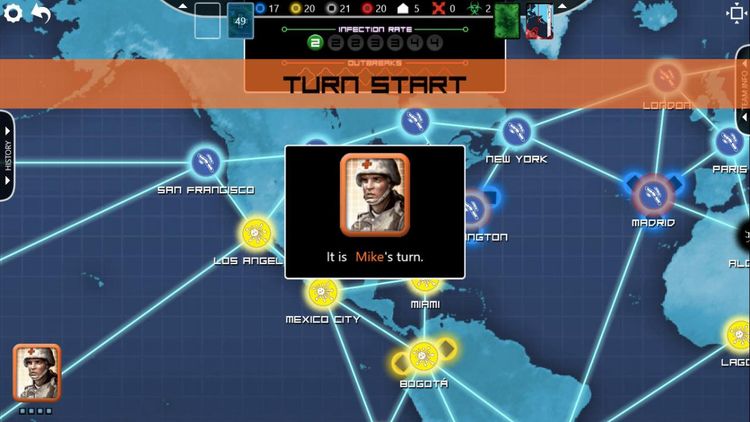Inspect the green infection deck card
This screenshot has width=750, height=422.
point(507,19)
